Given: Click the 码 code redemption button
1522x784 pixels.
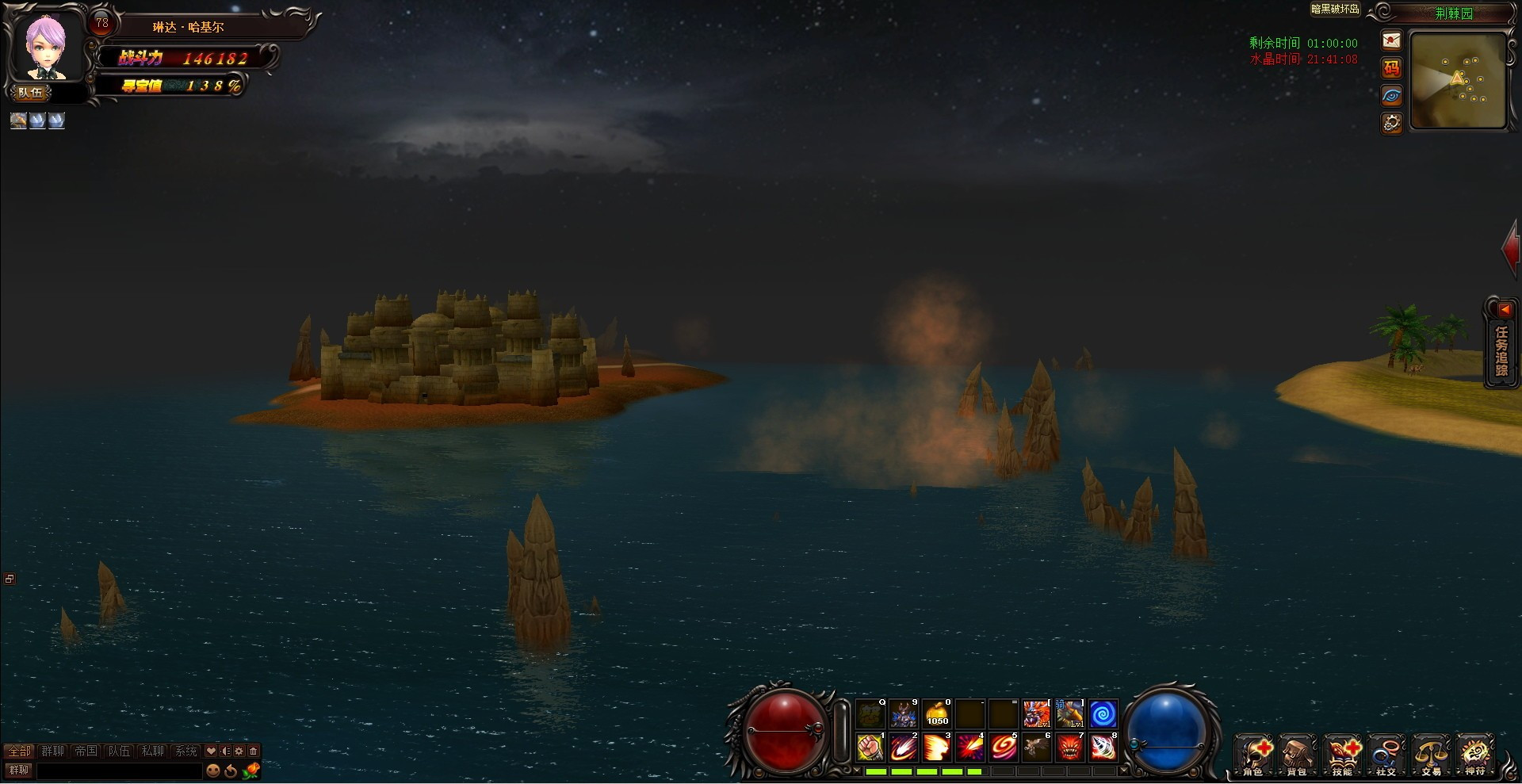Looking at the screenshot, I should (1391, 68).
